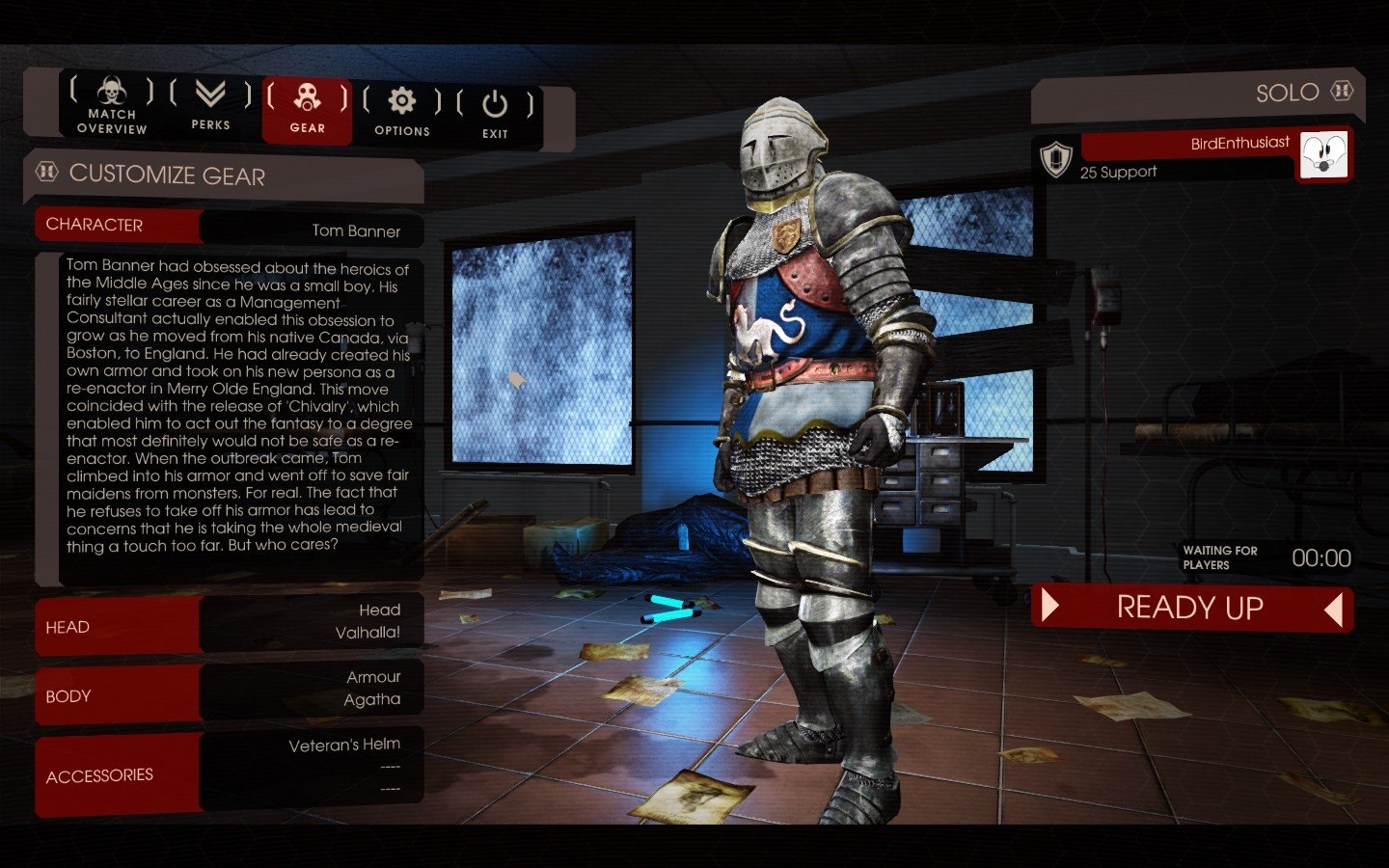This screenshot has width=1389, height=868.
Task: Select the Gear tab
Action: [x=307, y=109]
